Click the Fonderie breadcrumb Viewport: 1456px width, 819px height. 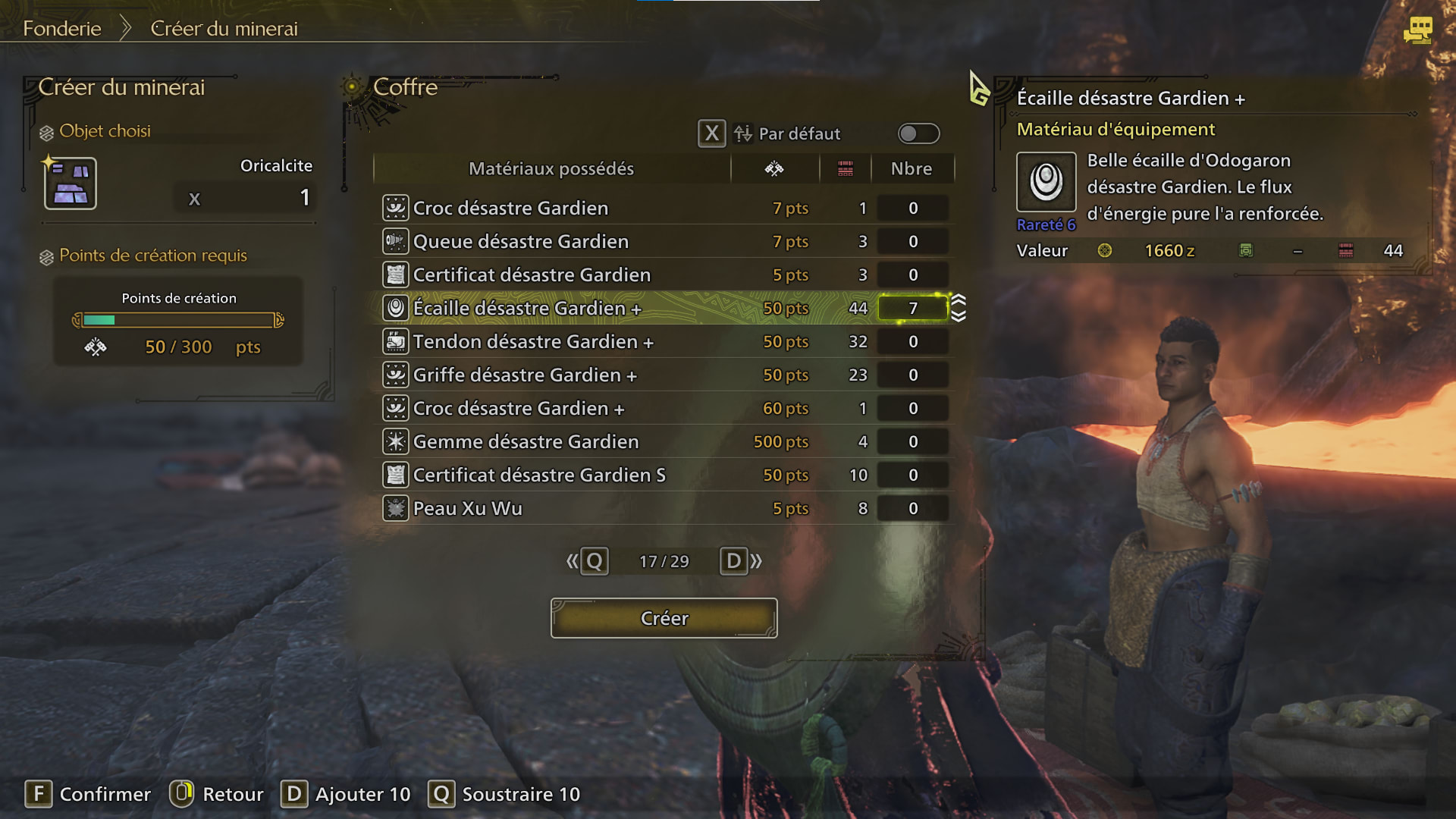62,29
